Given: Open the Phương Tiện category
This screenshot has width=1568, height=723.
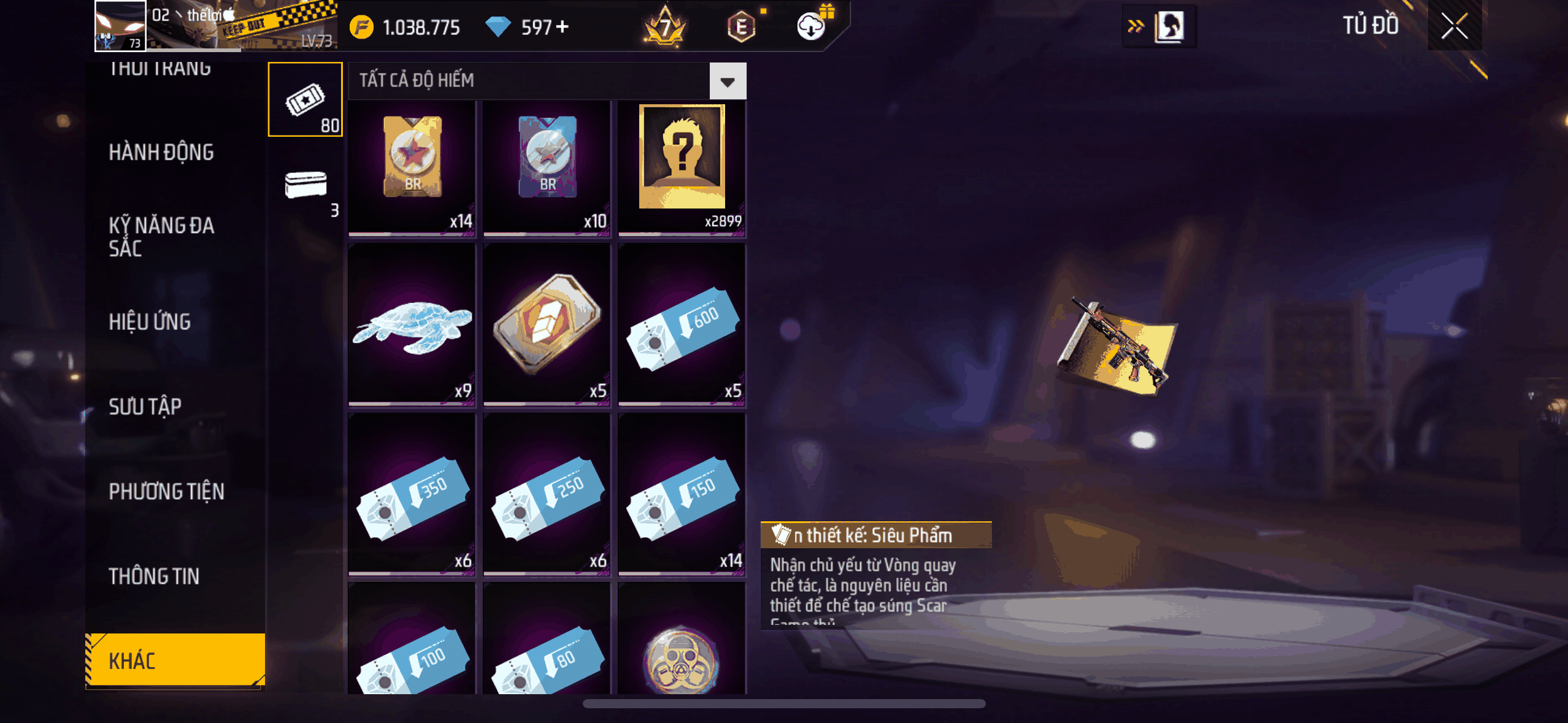Looking at the screenshot, I should (x=166, y=491).
